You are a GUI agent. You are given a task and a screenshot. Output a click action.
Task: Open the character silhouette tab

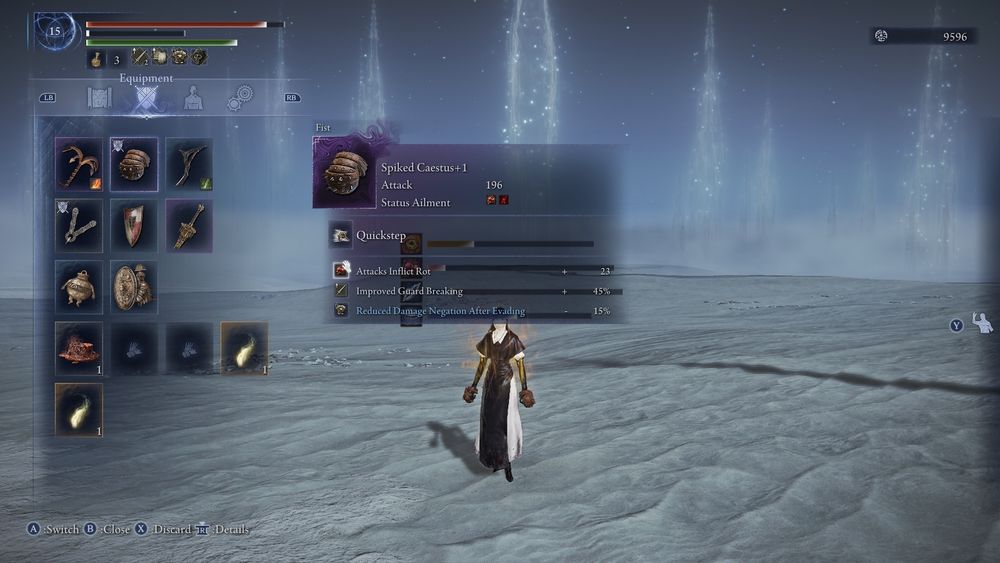click(193, 98)
